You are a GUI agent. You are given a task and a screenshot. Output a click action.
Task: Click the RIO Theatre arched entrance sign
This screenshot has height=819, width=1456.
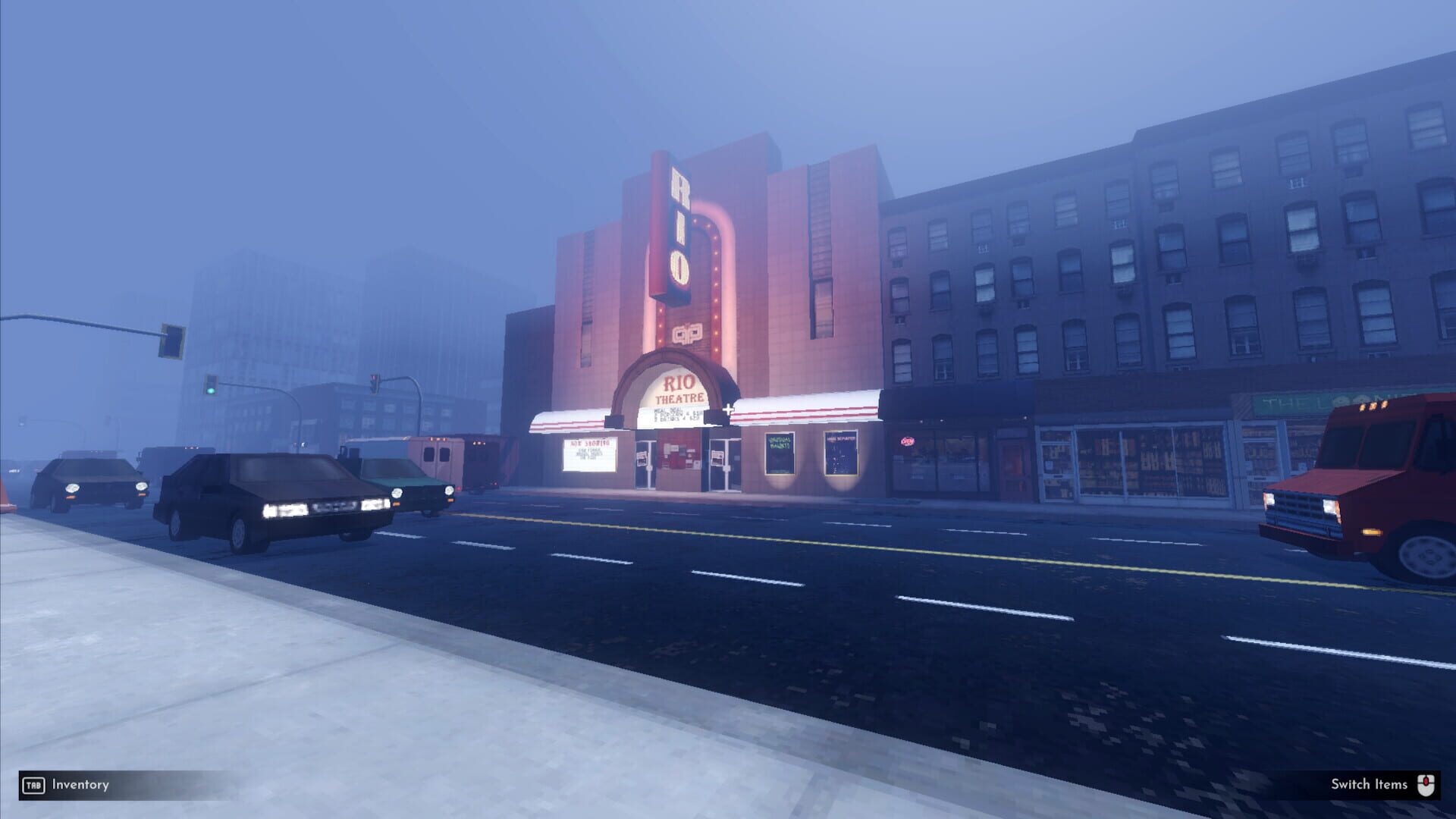pyautogui.click(x=679, y=387)
